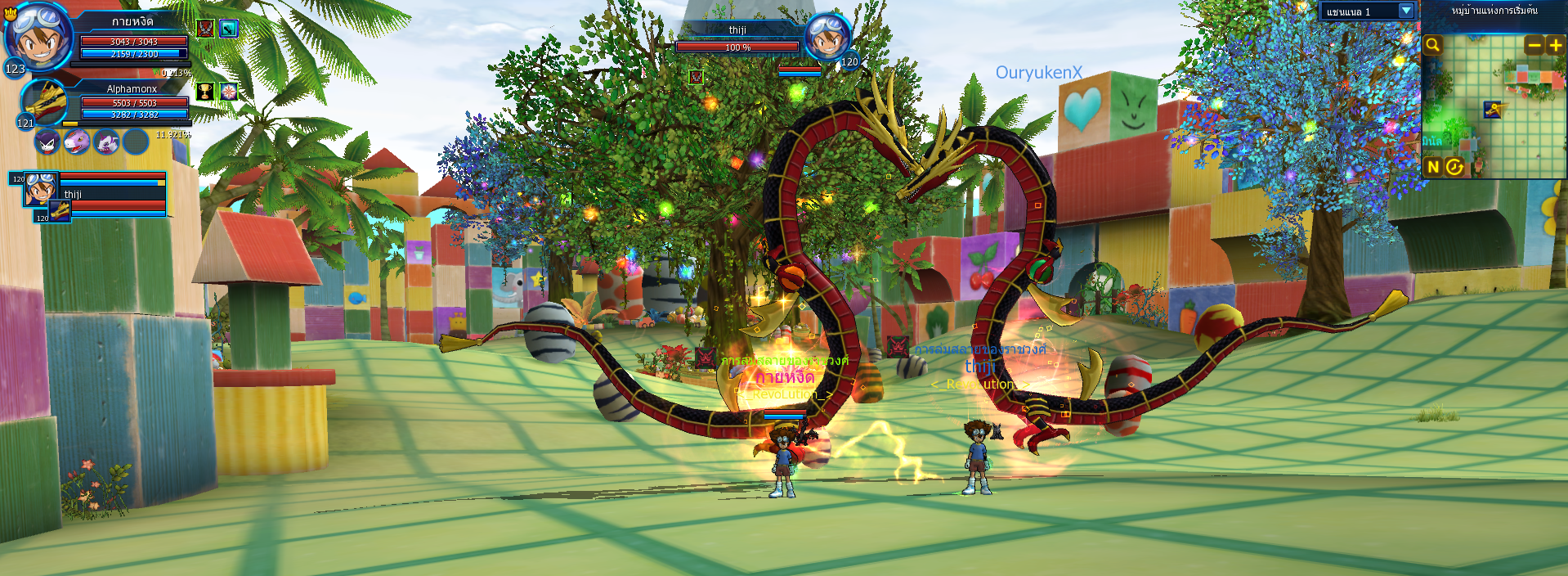Click the target thiji's round portrait
This screenshot has height=576, width=1568.
[827, 36]
